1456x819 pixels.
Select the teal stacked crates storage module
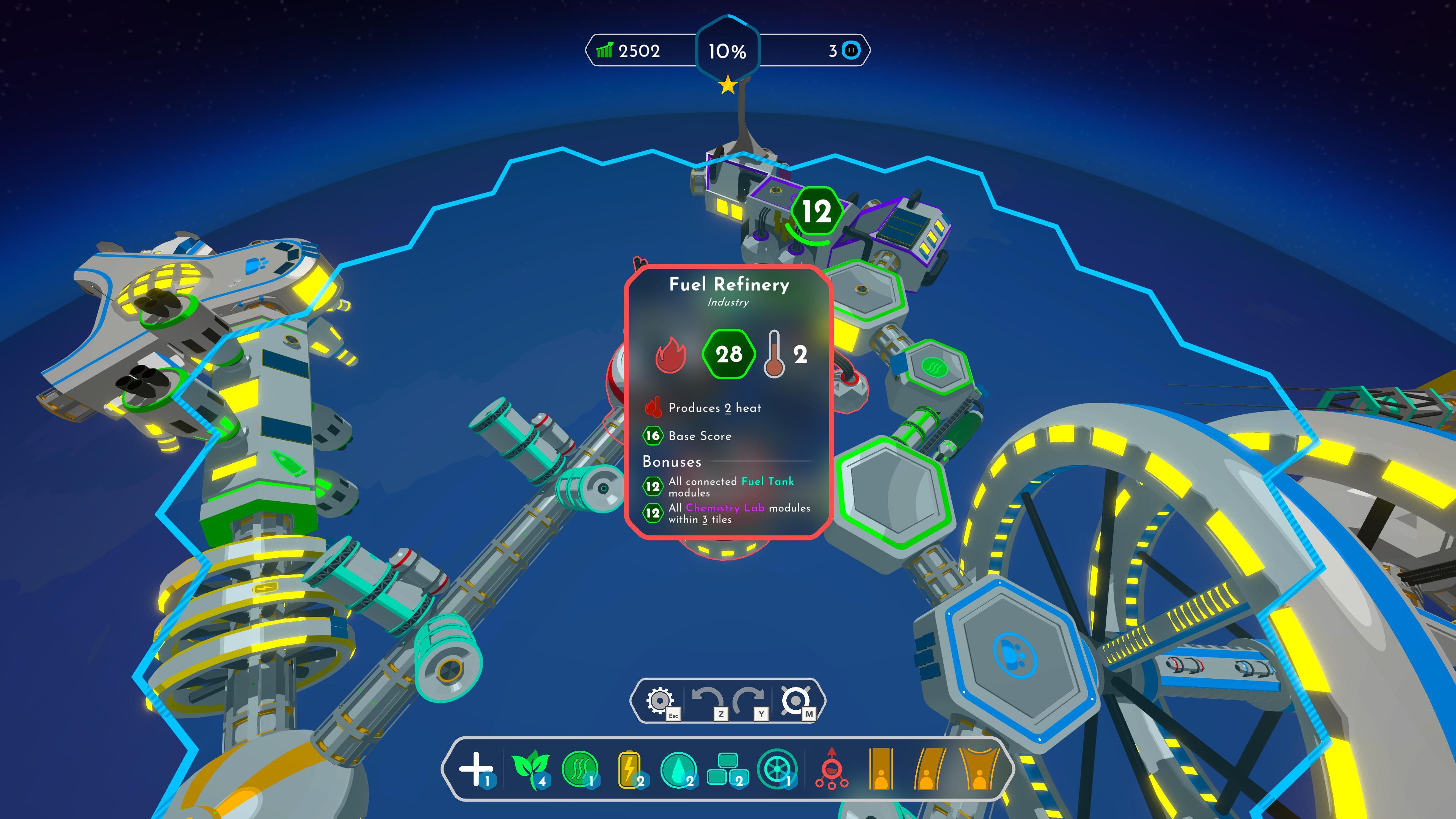[x=727, y=769]
